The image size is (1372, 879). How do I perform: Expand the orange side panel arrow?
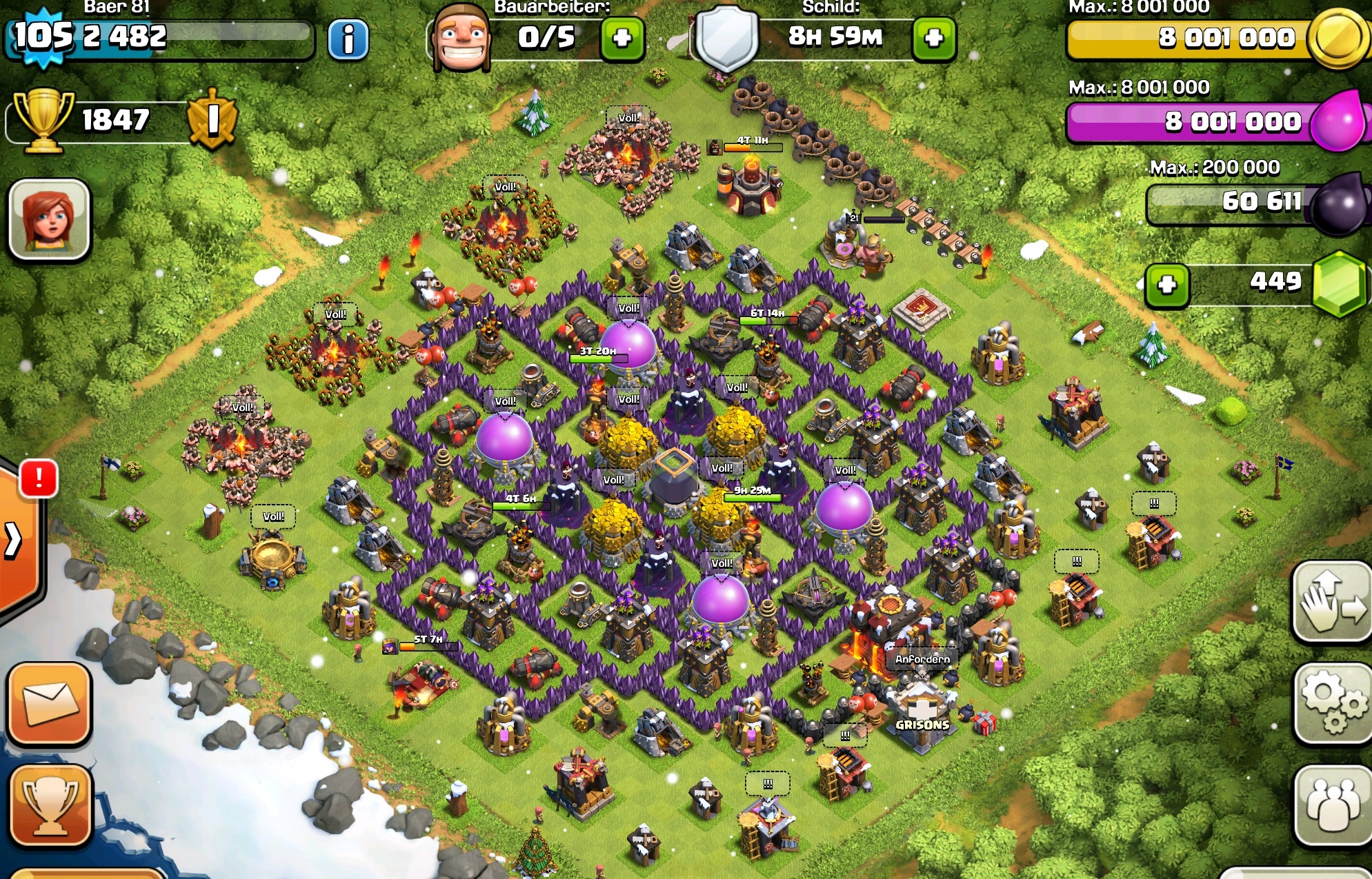(x=14, y=539)
